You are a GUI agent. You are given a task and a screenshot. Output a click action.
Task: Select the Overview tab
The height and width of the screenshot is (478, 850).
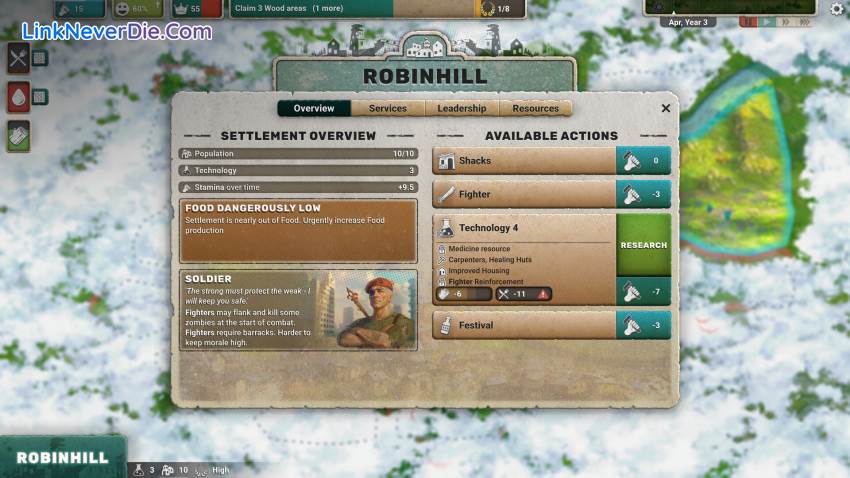pos(314,108)
